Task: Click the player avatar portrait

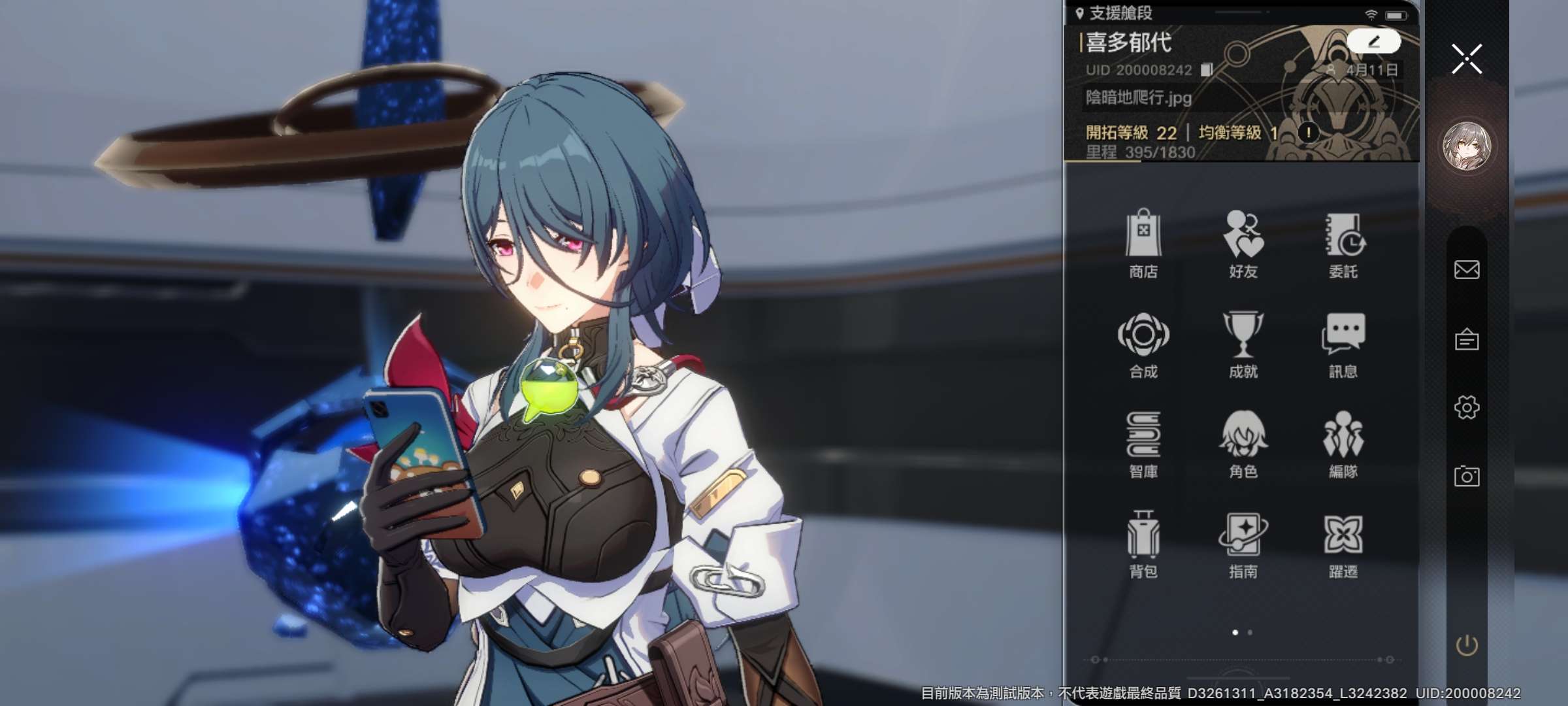Action: tap(1467, 146)
